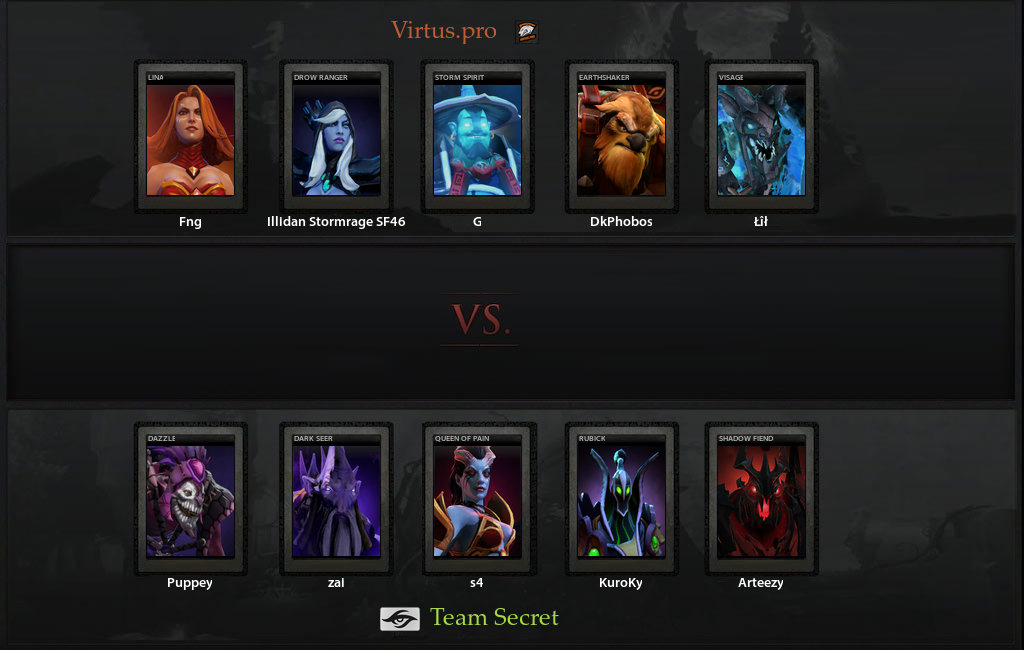This screenshot has height=650, width=1024.
Task: Click the Virtus.pro team logo icon
Action: click(526, 32)
